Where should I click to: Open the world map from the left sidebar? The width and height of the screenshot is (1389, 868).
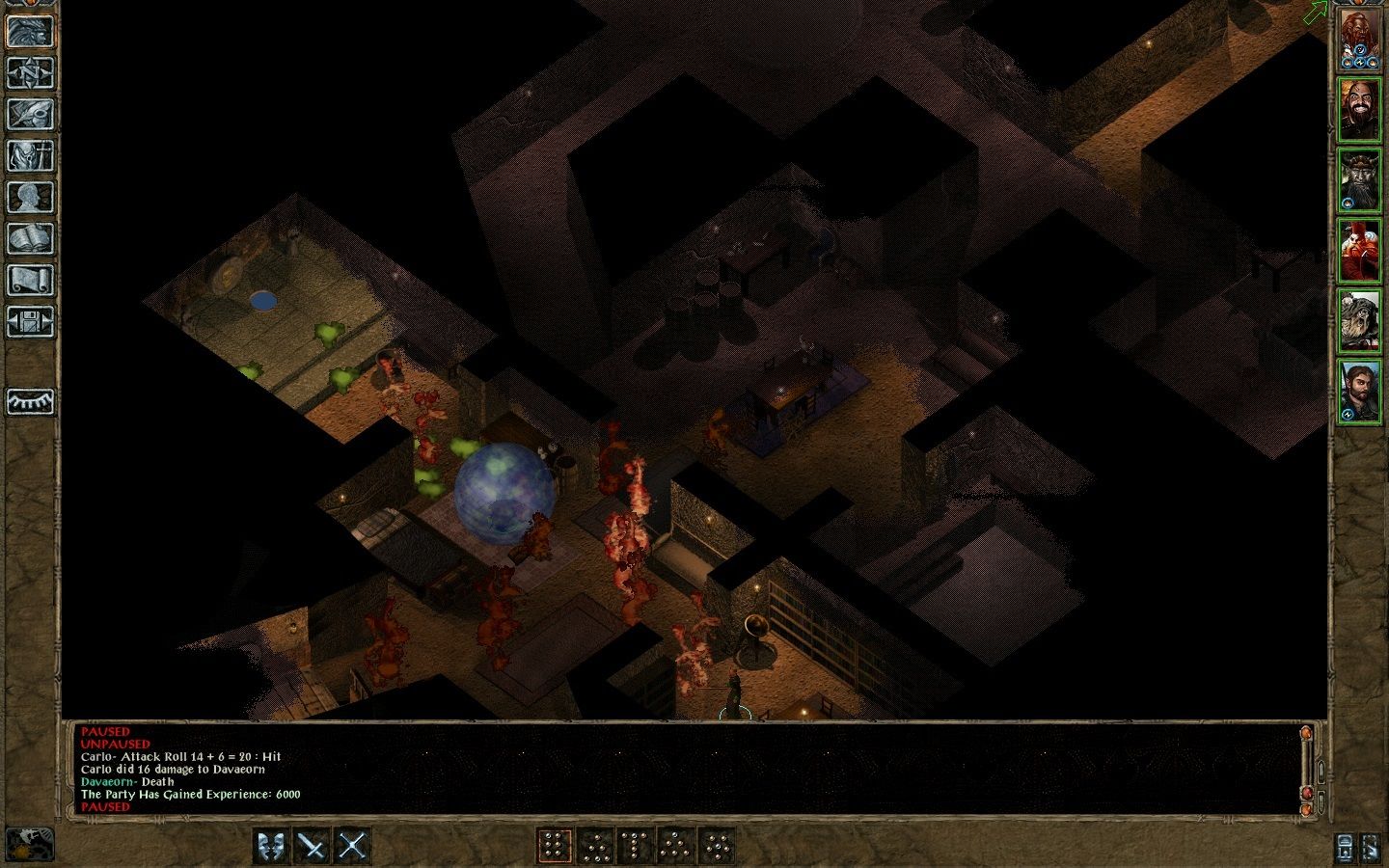tap(29, 72)
